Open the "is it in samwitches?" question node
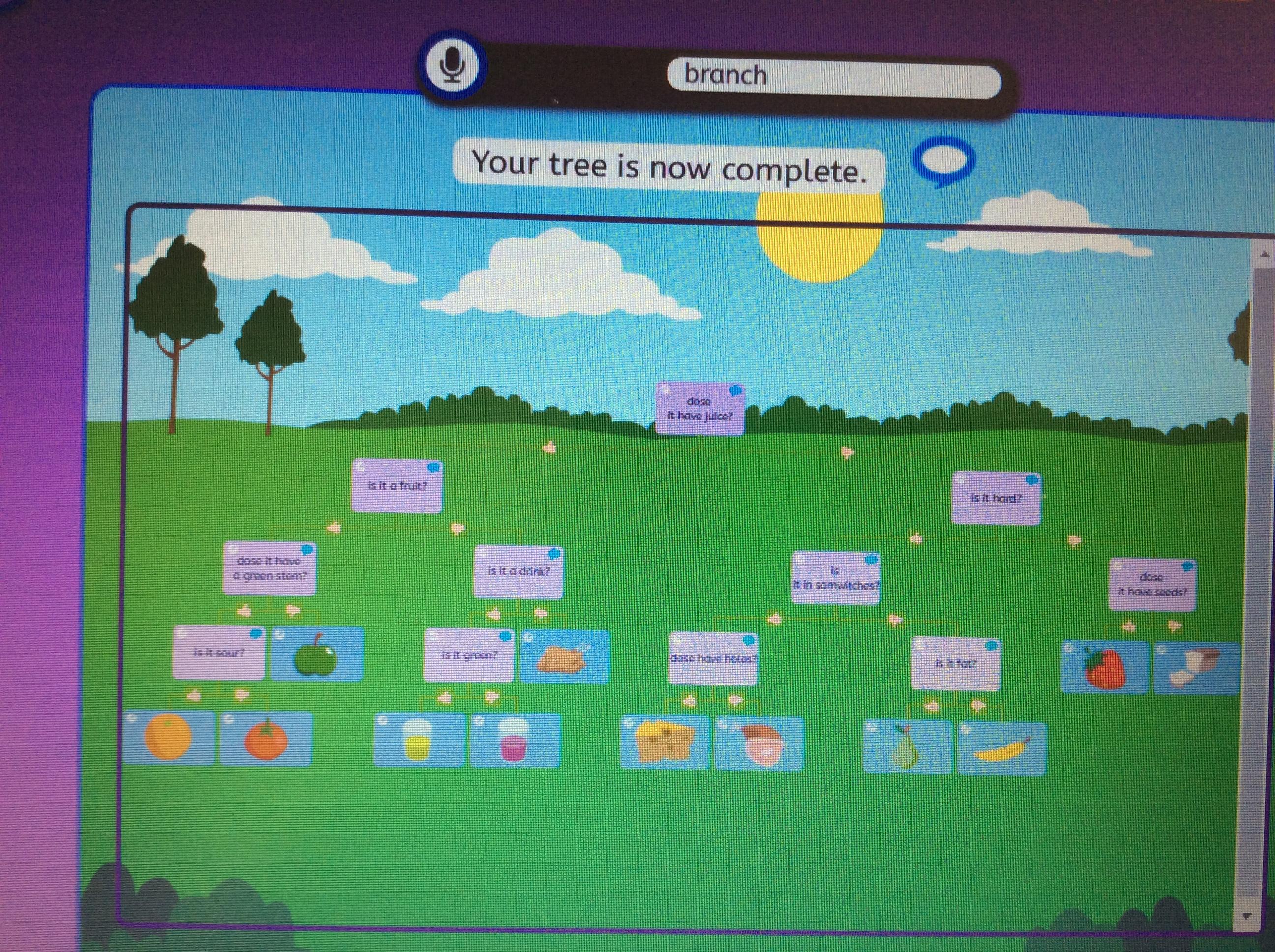The width and height of the screenshot is (1275, 952). coord(835,578)
